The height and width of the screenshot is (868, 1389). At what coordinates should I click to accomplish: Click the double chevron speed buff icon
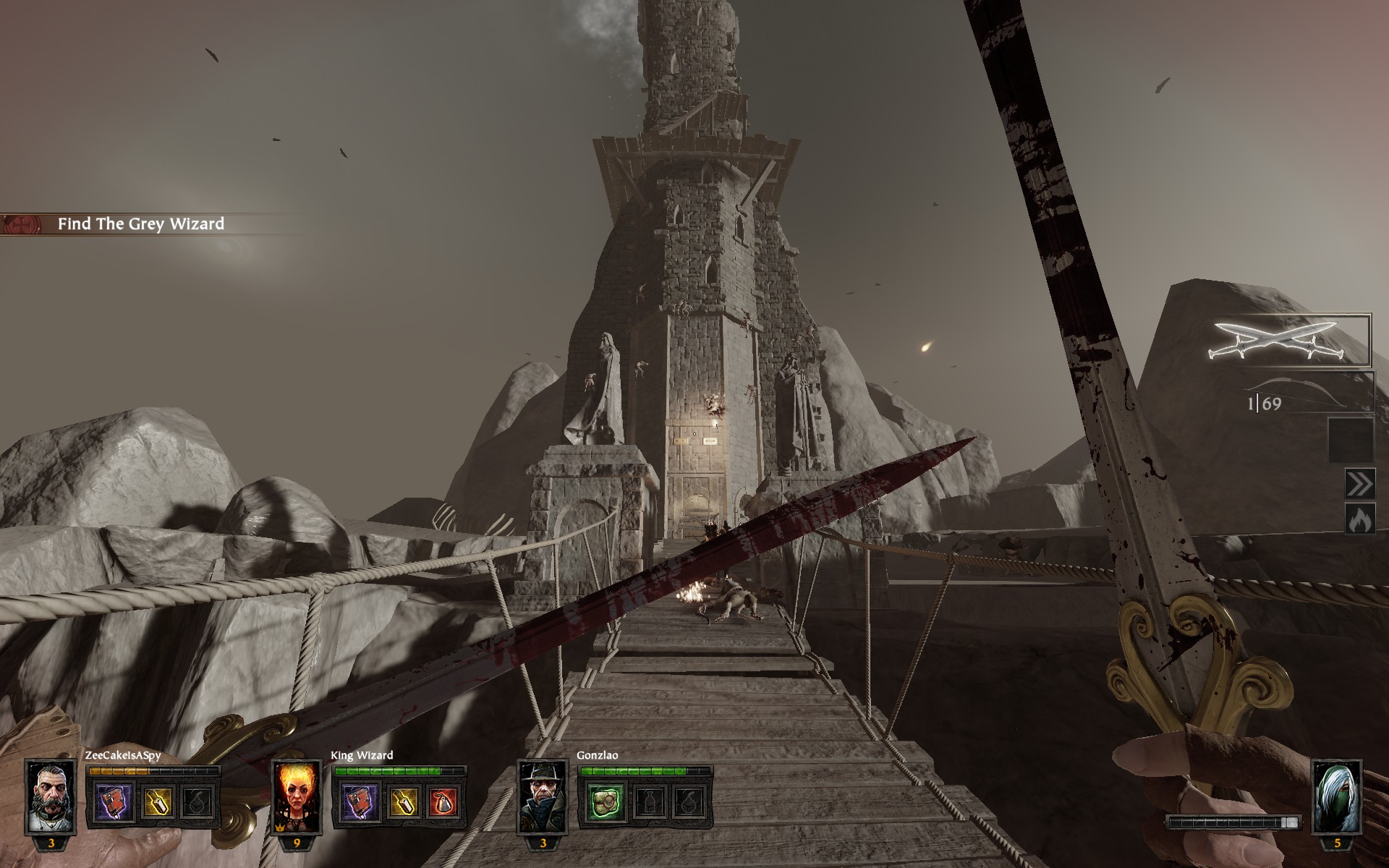tap(1359, 484)
